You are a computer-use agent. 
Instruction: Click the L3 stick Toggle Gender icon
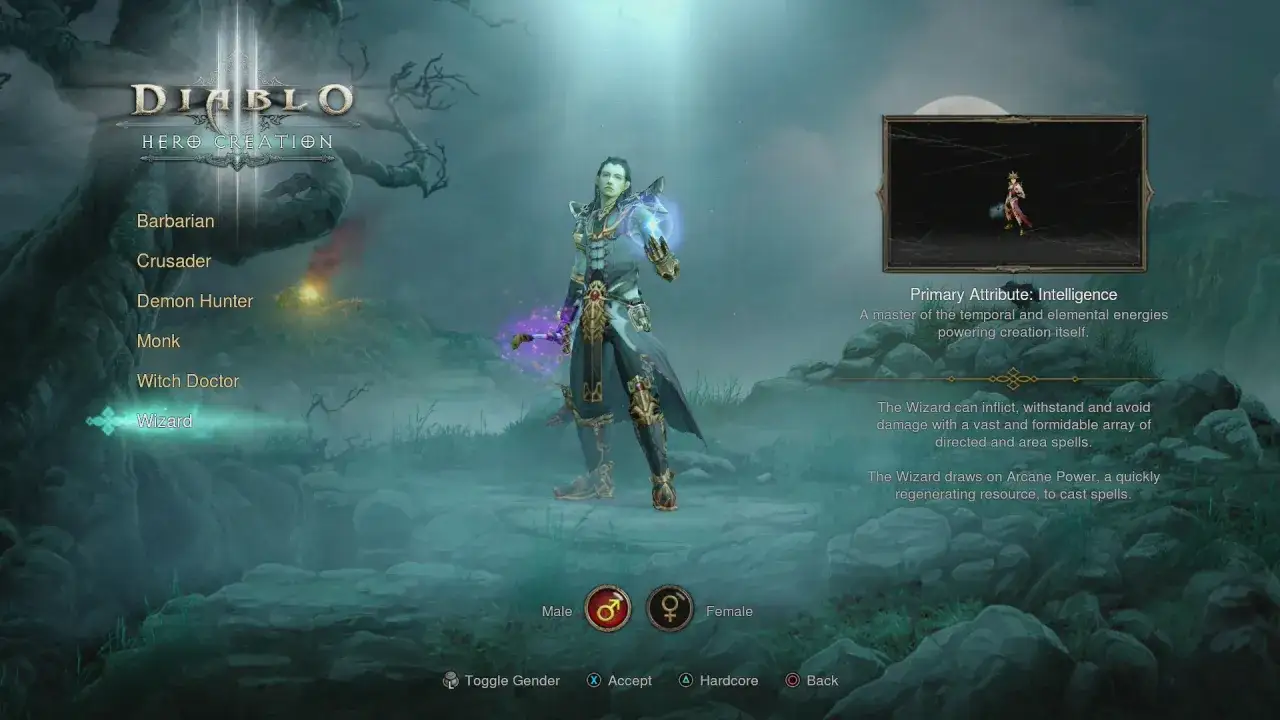451,680
